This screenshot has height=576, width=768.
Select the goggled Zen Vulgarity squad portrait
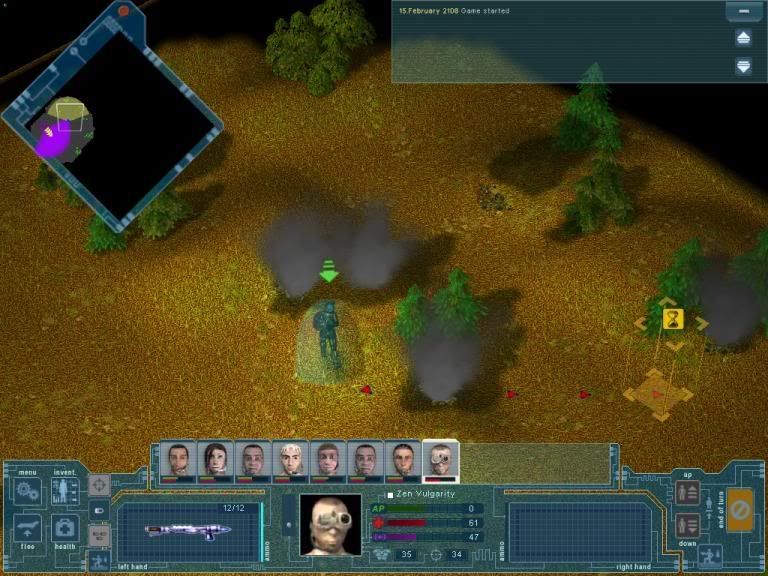click(x=440, y=460)
